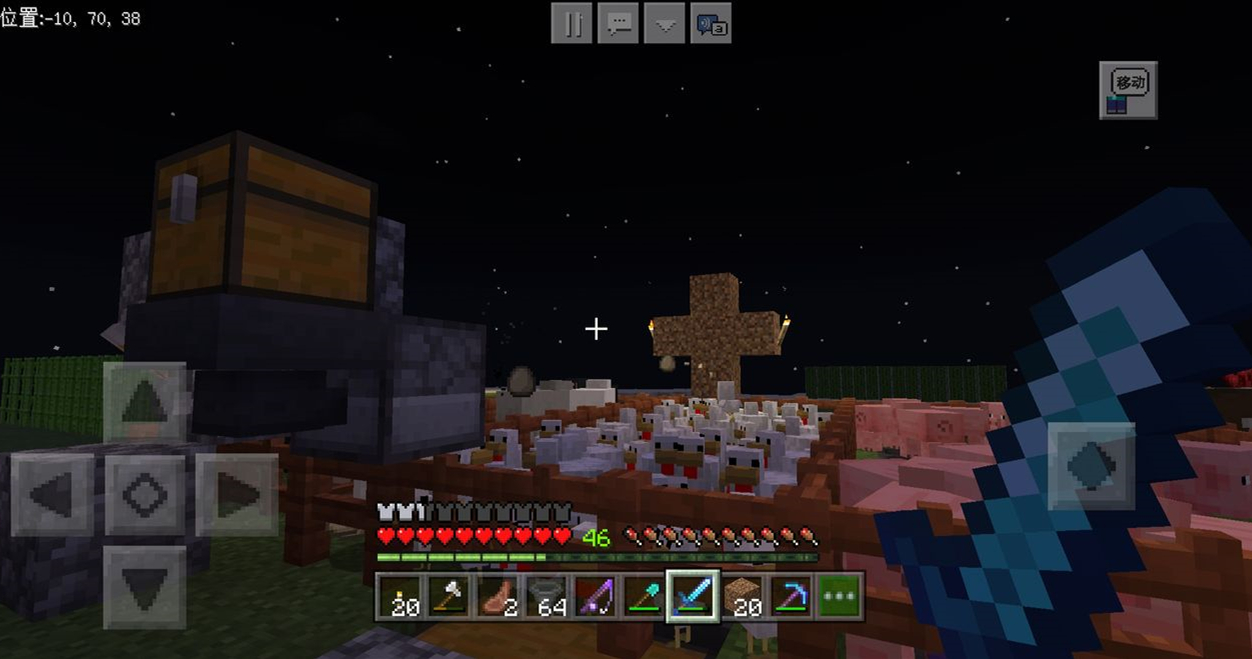Strafe right with the right arrow
This screenshot has width=1252, height=659.
(x=236, y=494)
